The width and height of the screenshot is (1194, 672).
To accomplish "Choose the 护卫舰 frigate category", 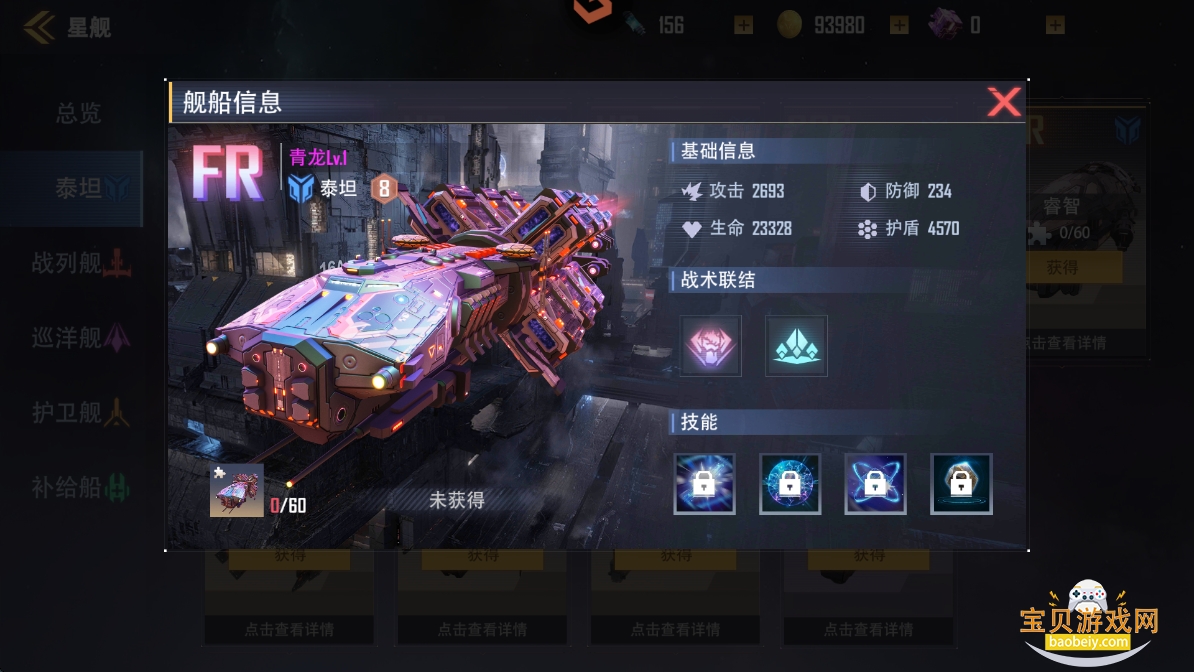I will pos(80,412).
